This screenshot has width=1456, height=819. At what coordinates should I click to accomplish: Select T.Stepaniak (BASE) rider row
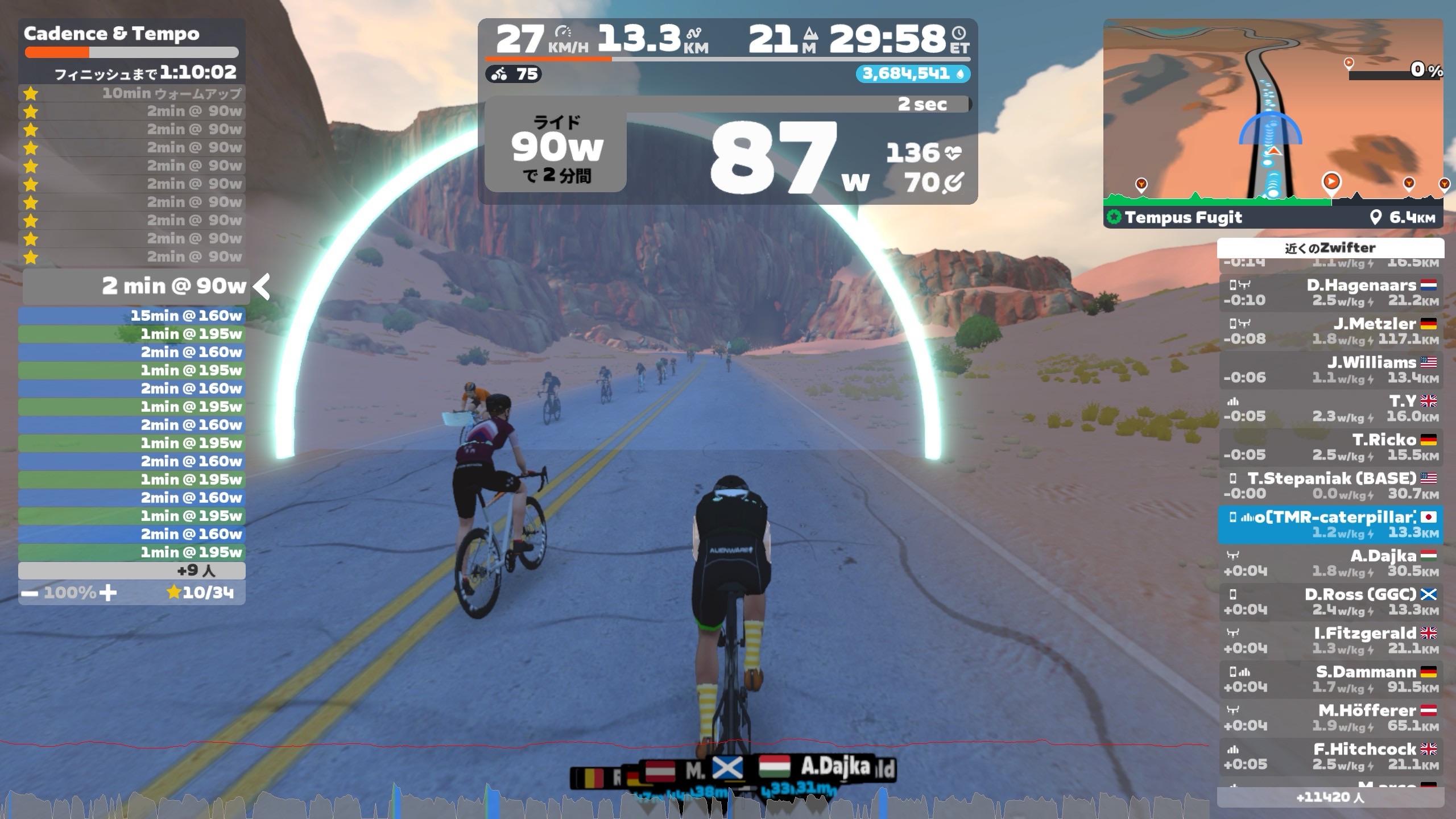[x=1330, y=486]
